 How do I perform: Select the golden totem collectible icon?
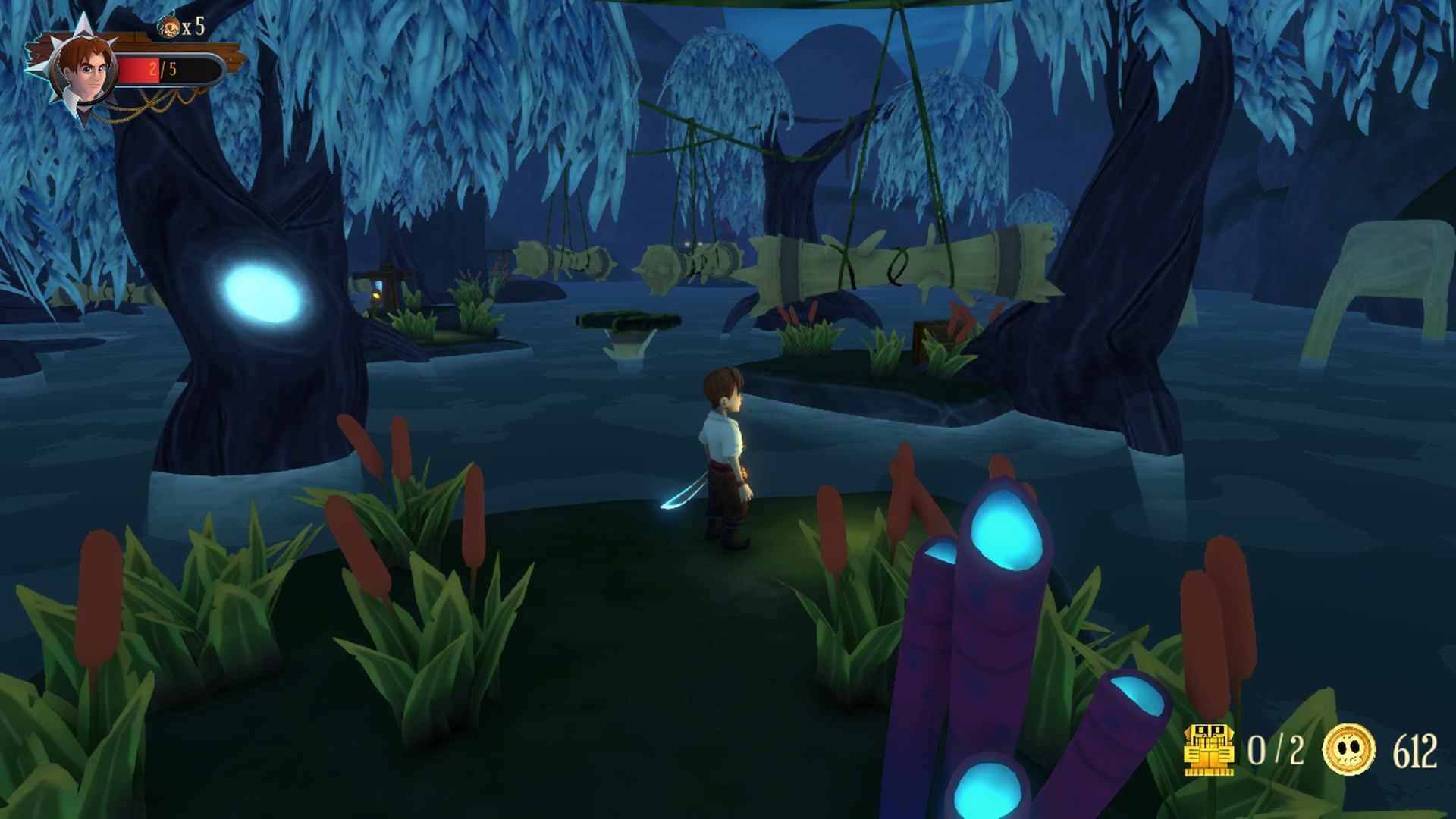point(1209,750)
